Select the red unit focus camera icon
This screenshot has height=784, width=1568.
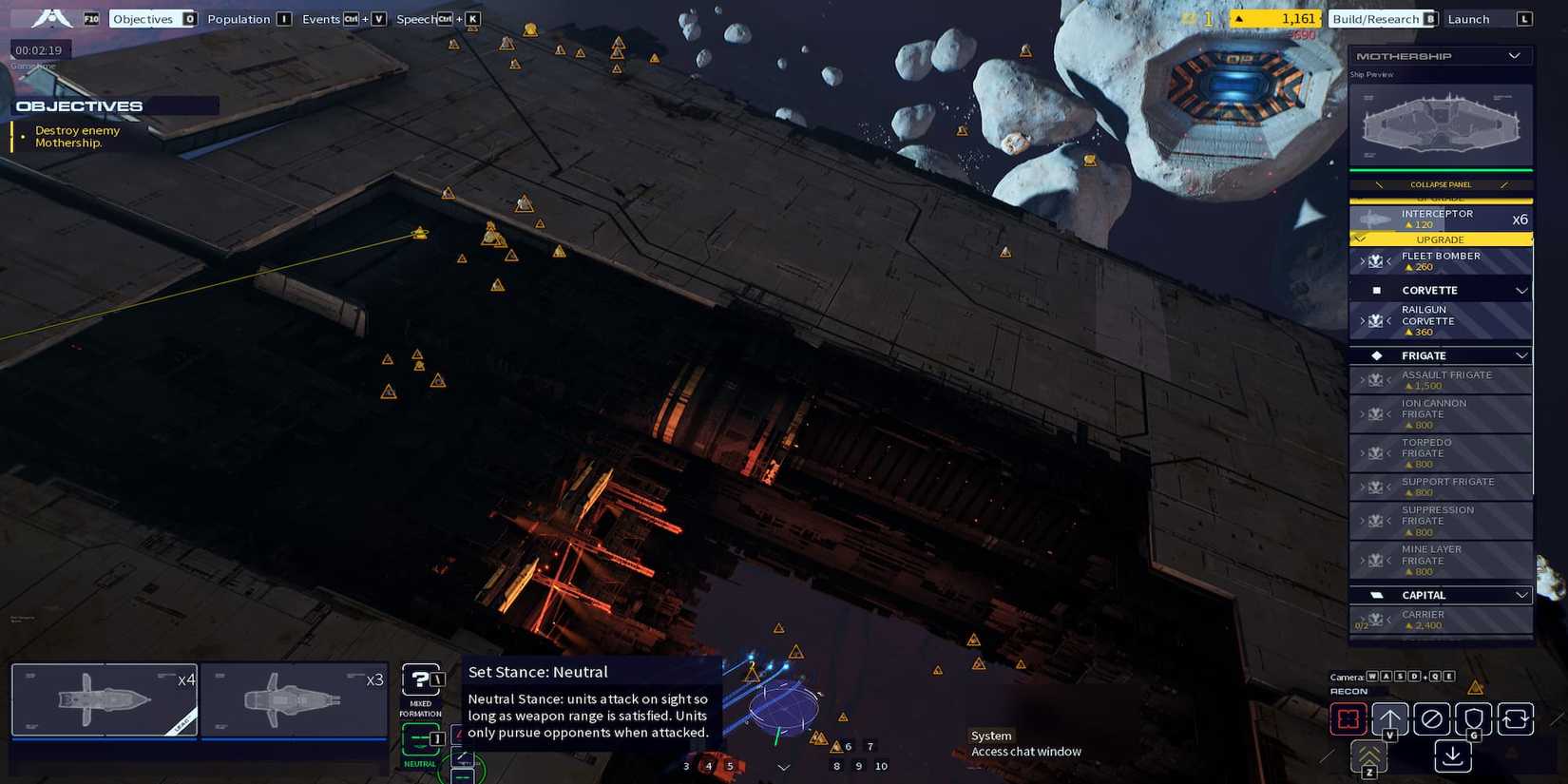(x=1348, y=719)
